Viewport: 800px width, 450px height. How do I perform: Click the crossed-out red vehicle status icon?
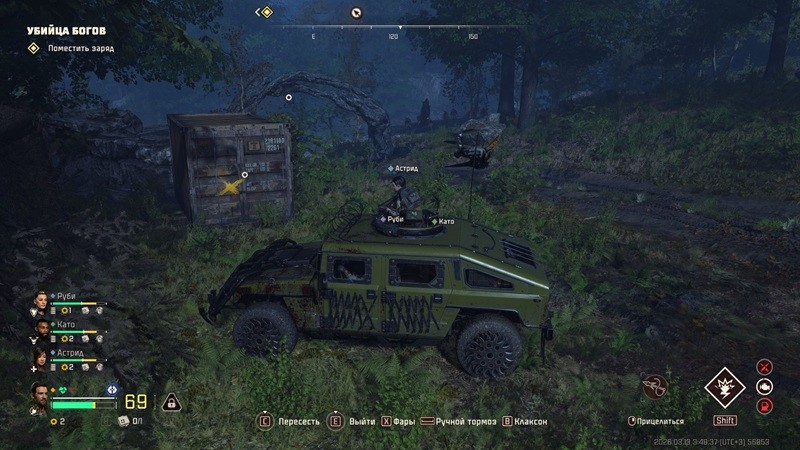click(x=765, y=367)
